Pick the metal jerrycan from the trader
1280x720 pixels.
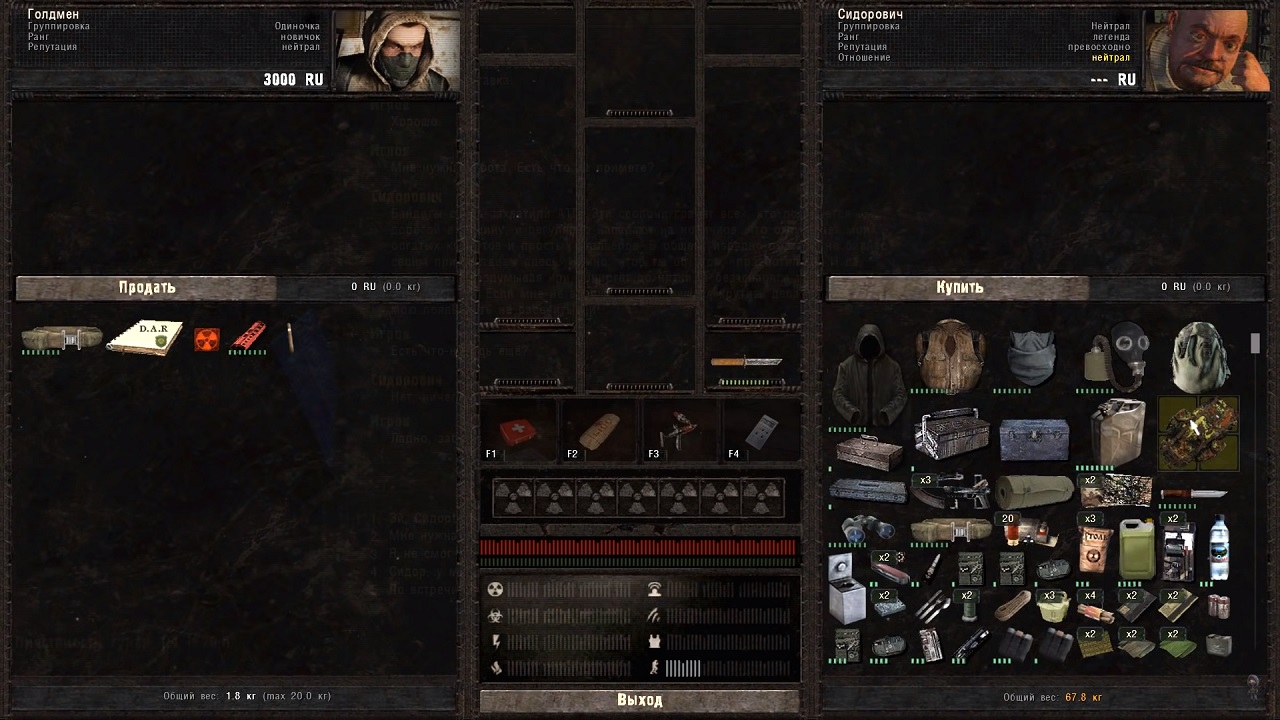1116,432
